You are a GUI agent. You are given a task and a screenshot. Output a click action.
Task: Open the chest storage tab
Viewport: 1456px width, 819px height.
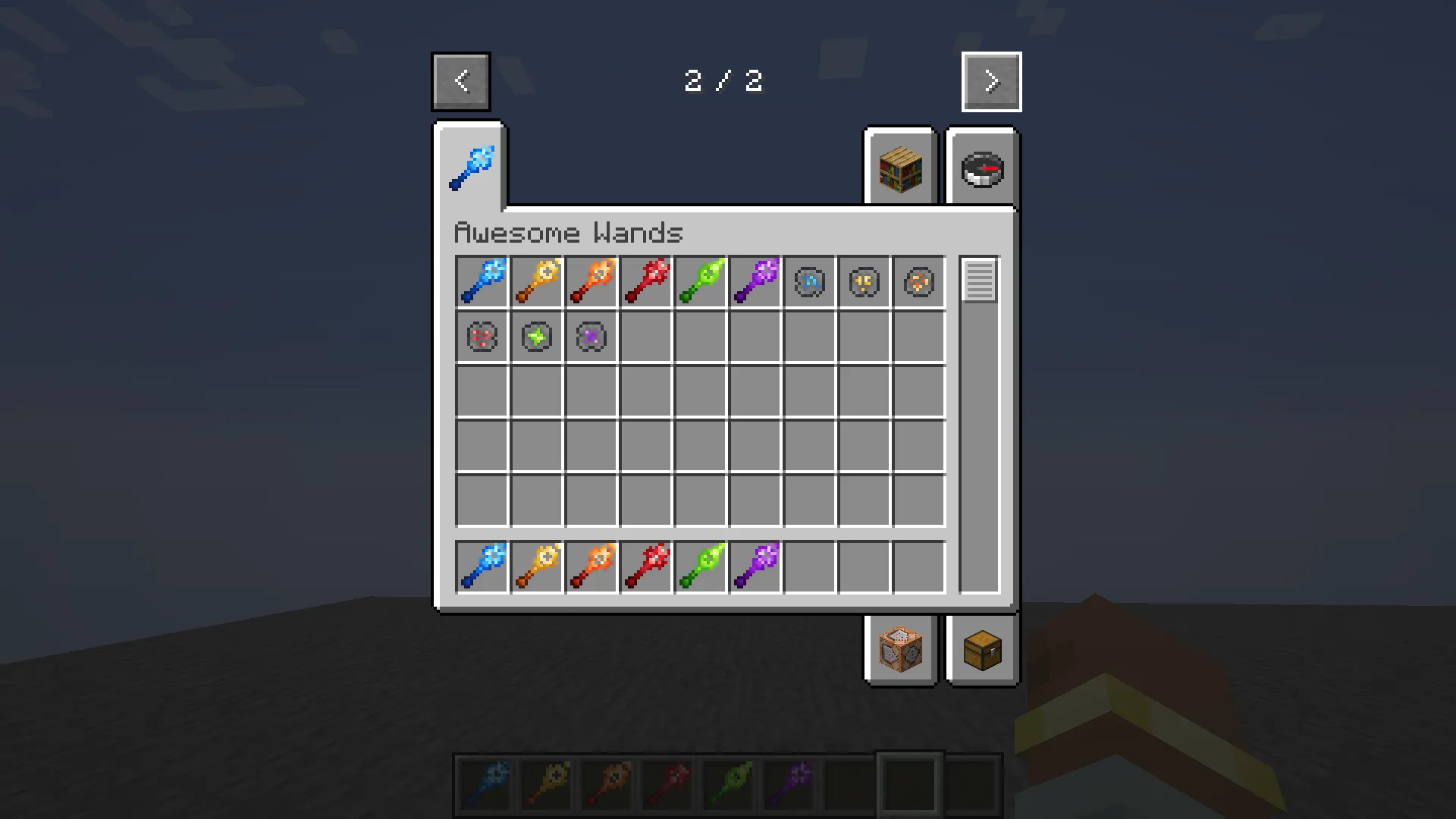pos(982,650)
